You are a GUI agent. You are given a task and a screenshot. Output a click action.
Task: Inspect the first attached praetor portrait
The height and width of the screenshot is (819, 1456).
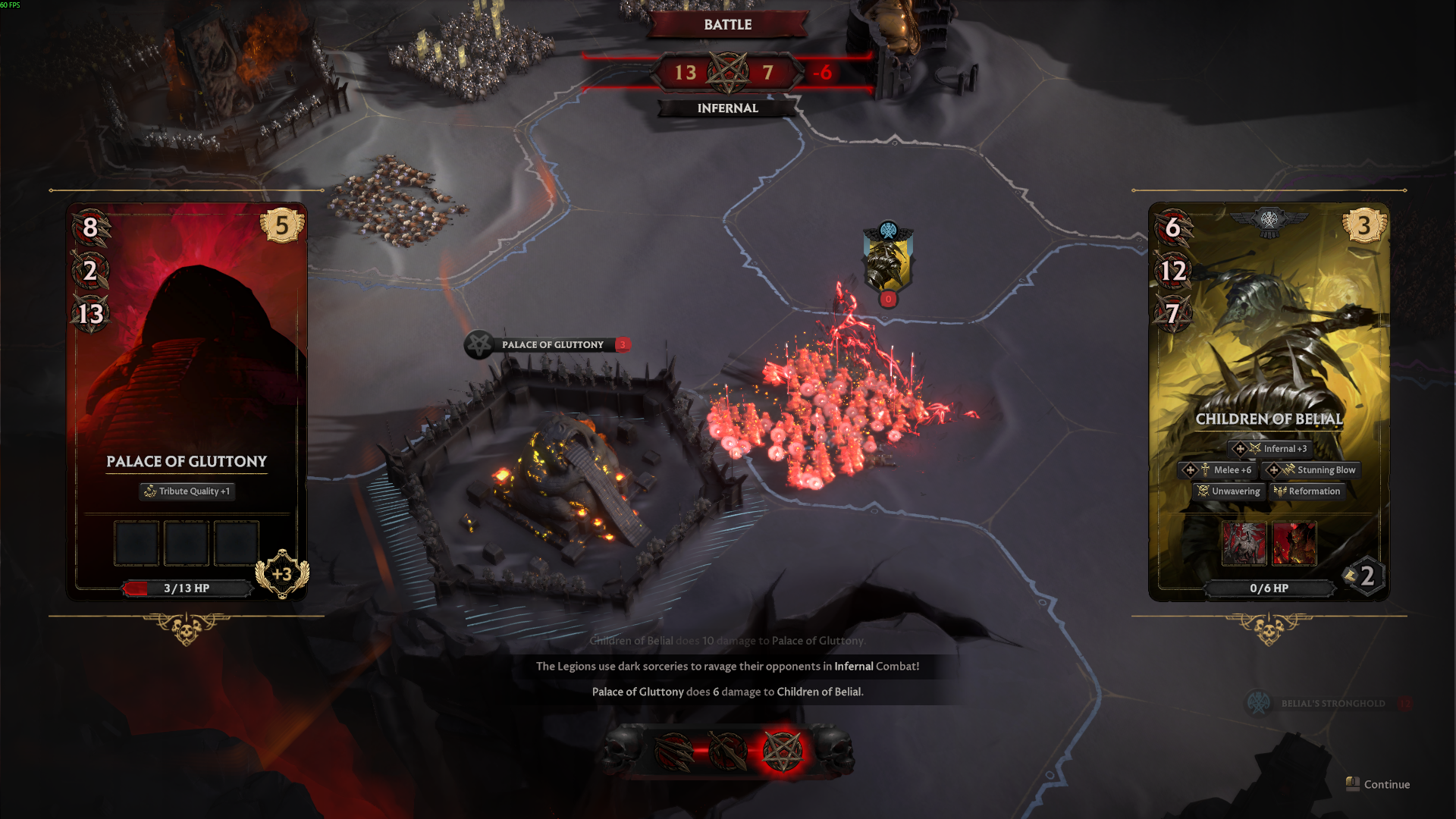[x=1244, y=543]
